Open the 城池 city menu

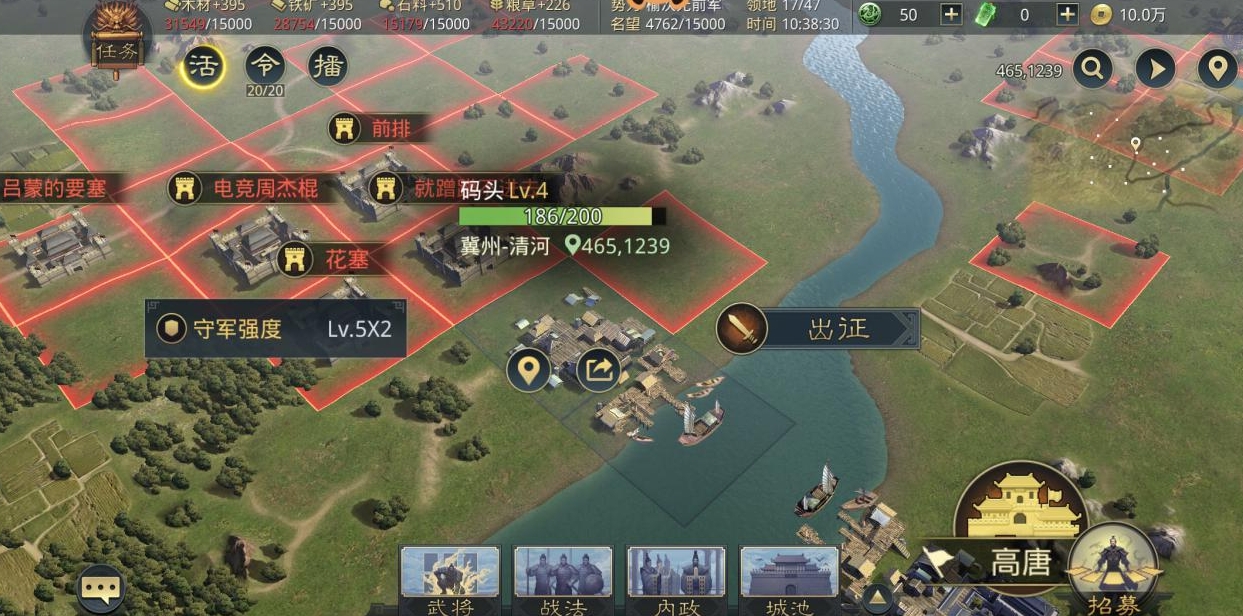(775, 580)
